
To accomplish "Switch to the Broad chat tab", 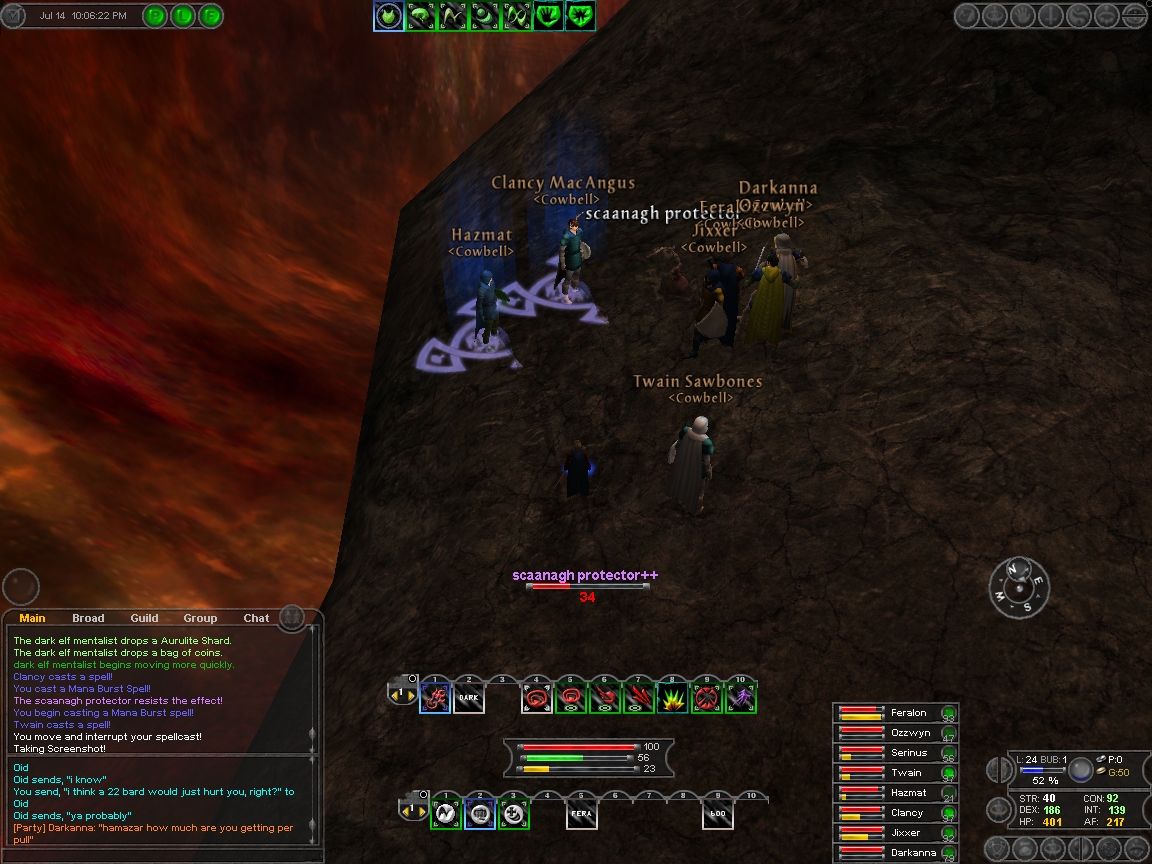I will (x=88, y=618).
